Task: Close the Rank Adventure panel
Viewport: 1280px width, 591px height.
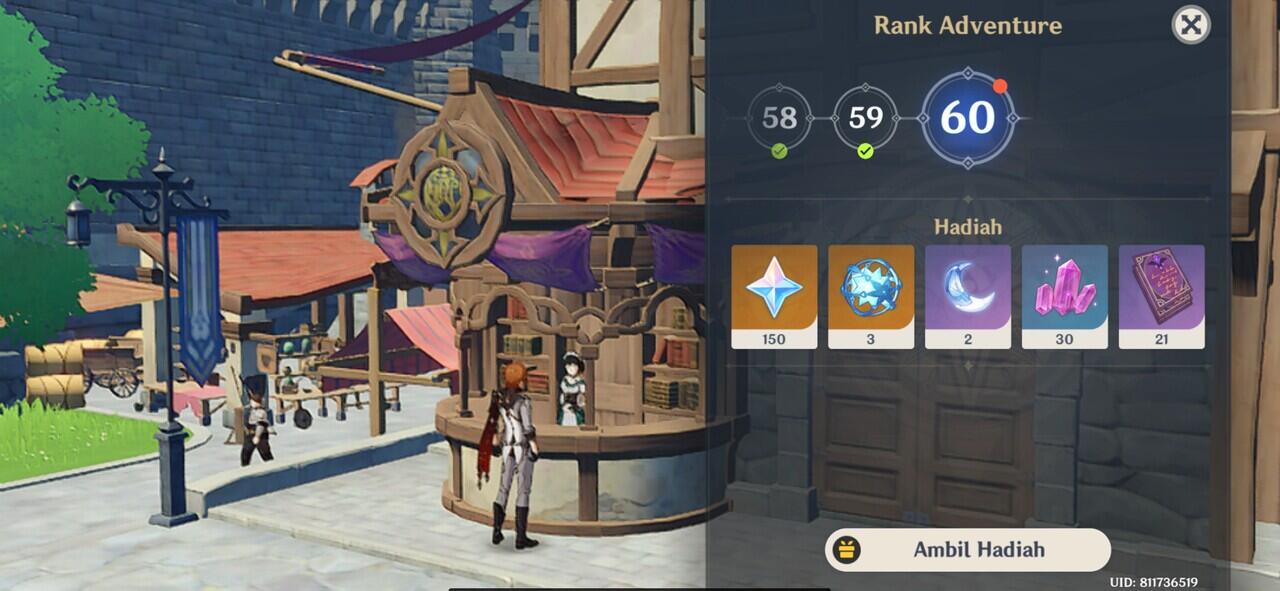Action: [1190, 25]
